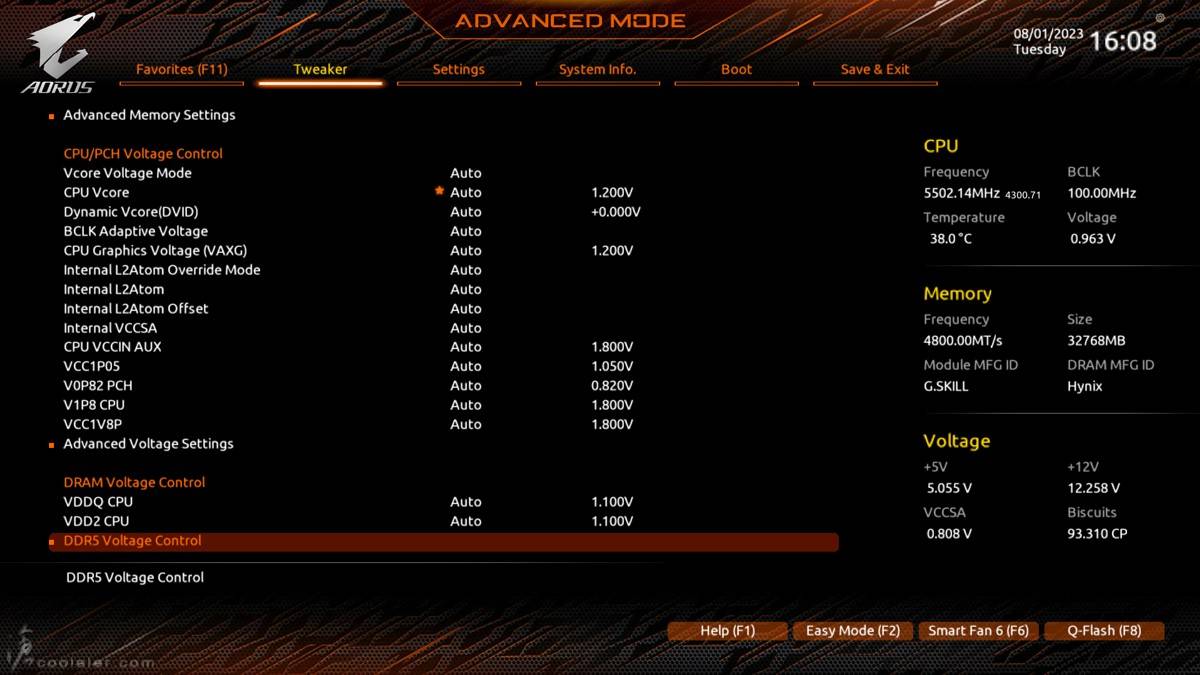Choose the CPU Vcore voltage row
The image size is (1200, 675).
point(96,192)
